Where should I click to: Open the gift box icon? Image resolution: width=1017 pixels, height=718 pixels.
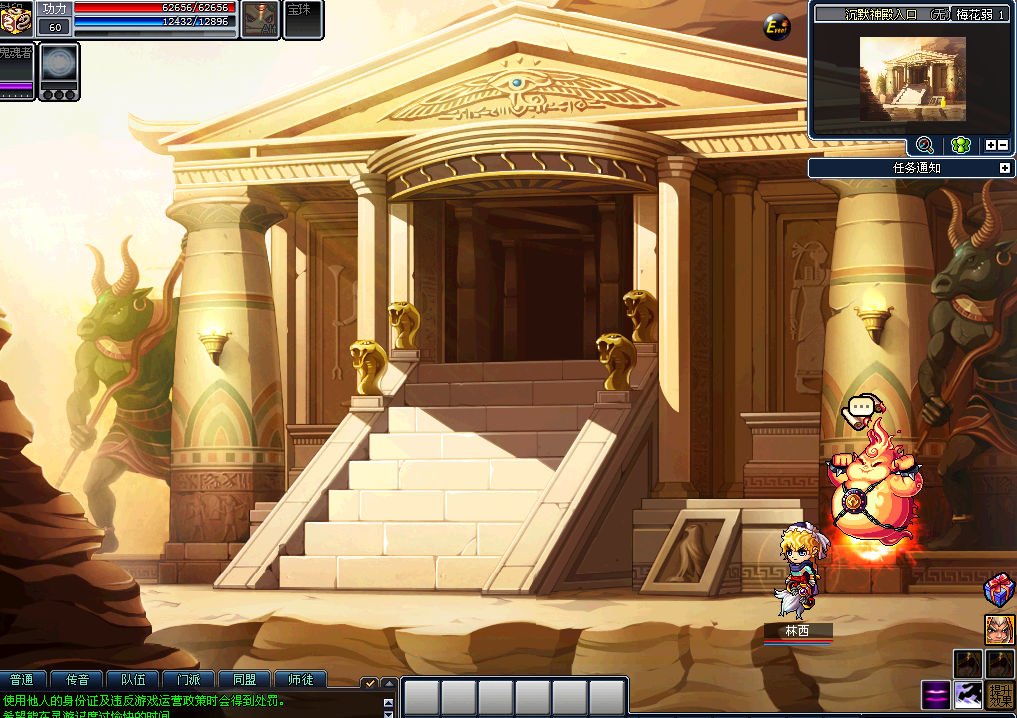(999, 590)
